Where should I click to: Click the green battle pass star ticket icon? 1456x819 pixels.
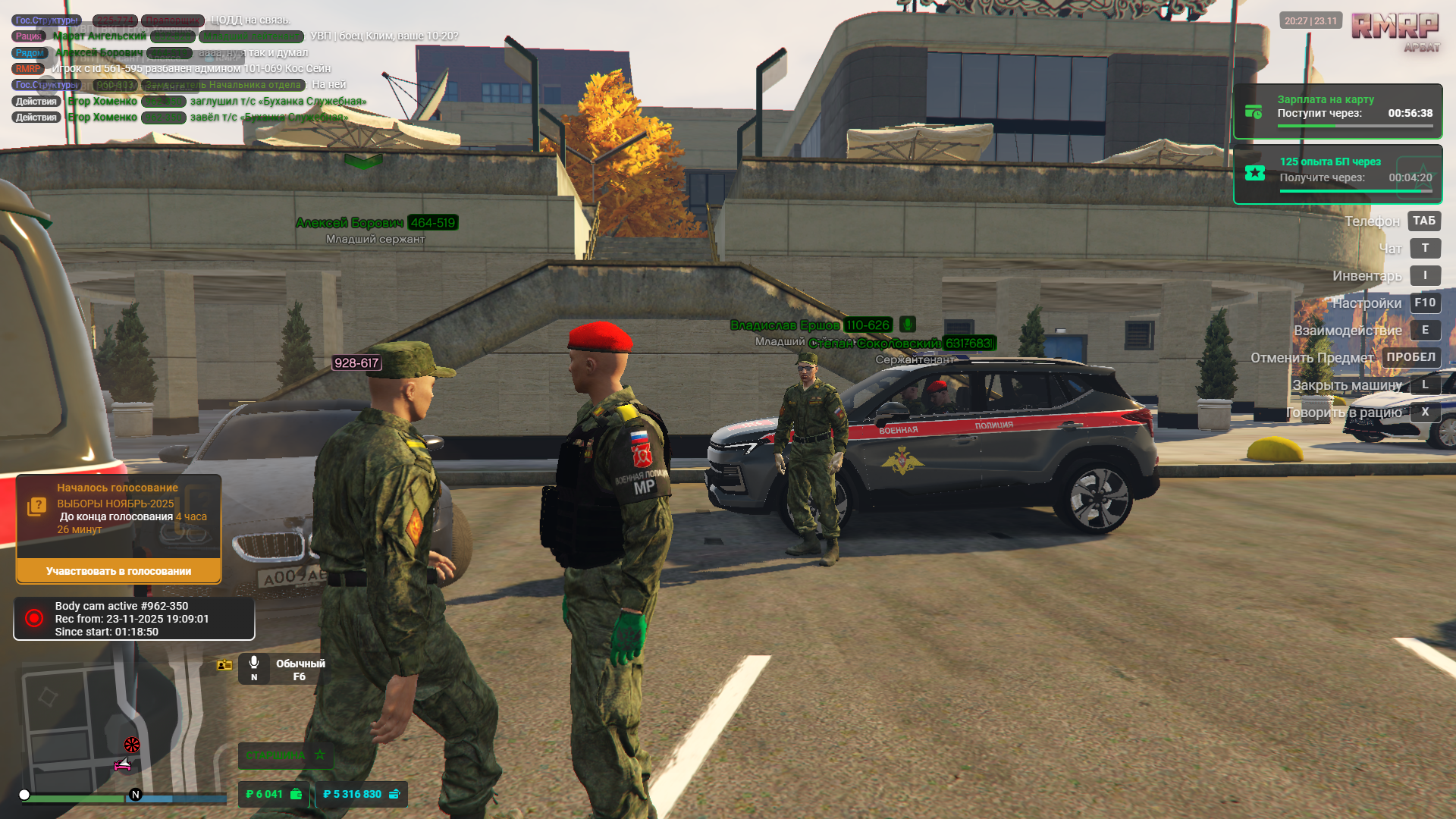(1255, 174)
